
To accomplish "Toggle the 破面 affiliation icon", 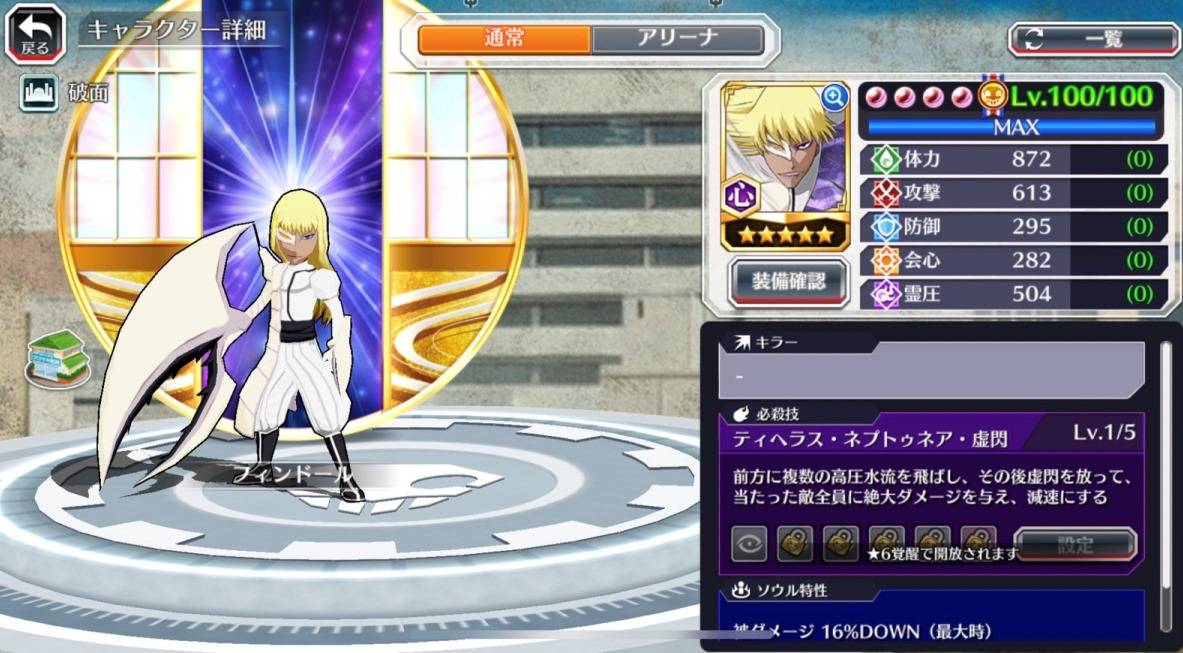I will (x=37, y=94).
